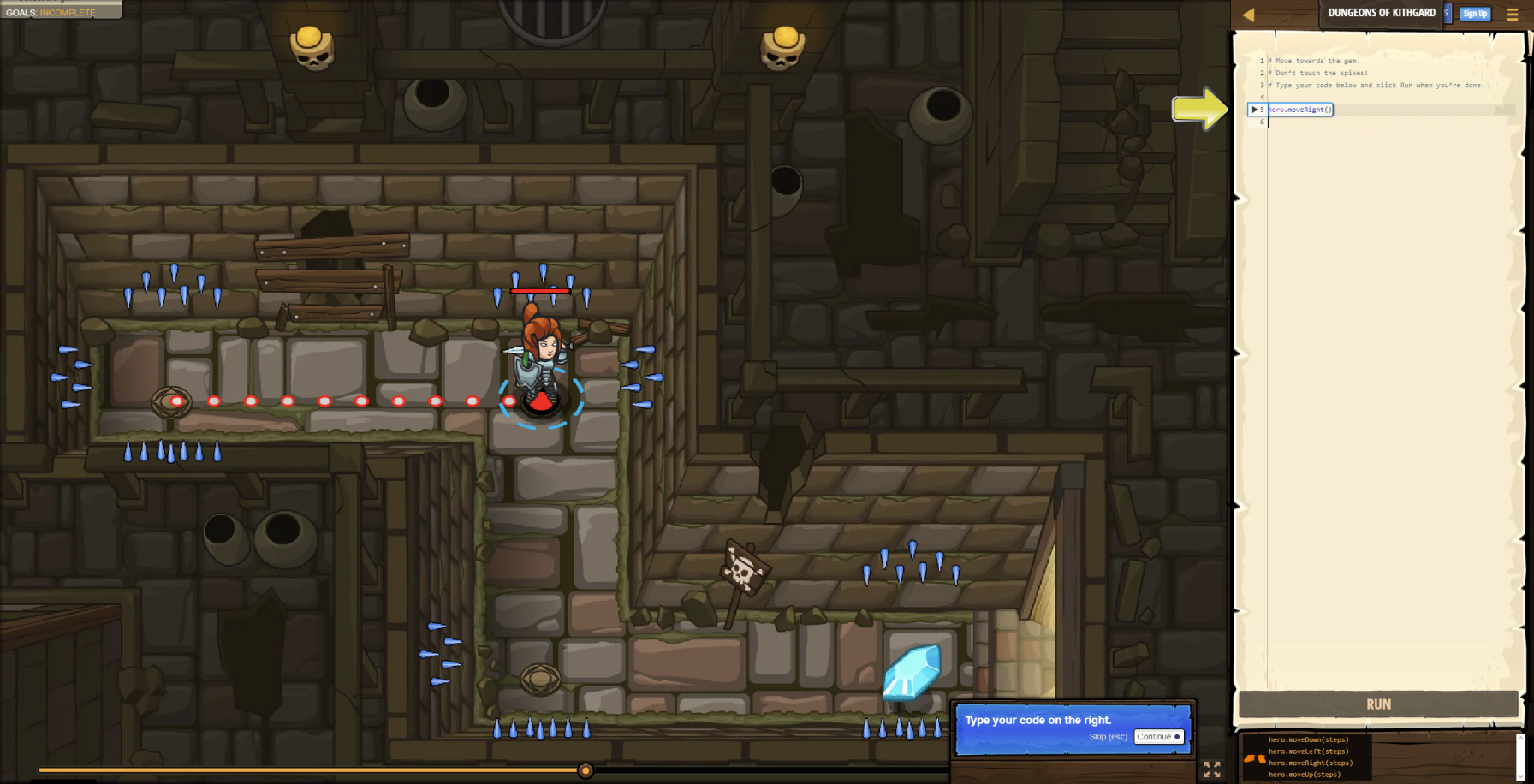Choose hero.moveRight(steps) from the method list
1534x784 pixels.
coord(1311,763)
